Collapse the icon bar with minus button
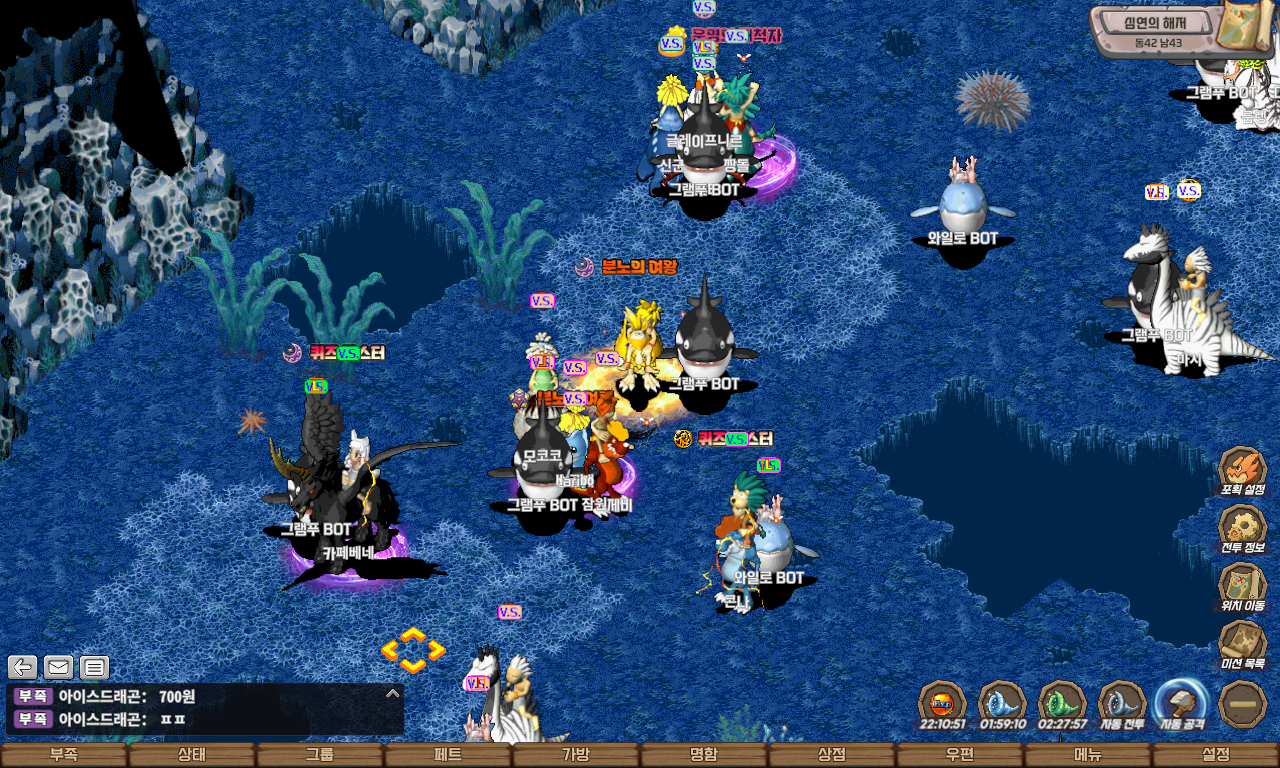Image resolution: width=1280 pixels, height=768 pixels. coord(1243,703)
